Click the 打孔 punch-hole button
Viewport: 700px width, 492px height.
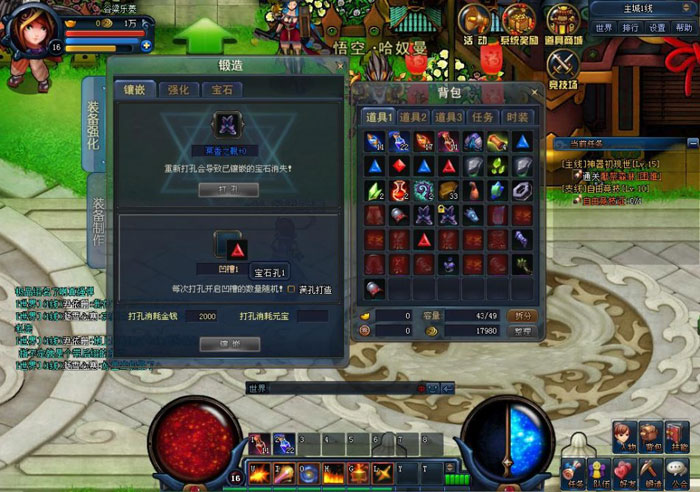(x=230, y=188)
